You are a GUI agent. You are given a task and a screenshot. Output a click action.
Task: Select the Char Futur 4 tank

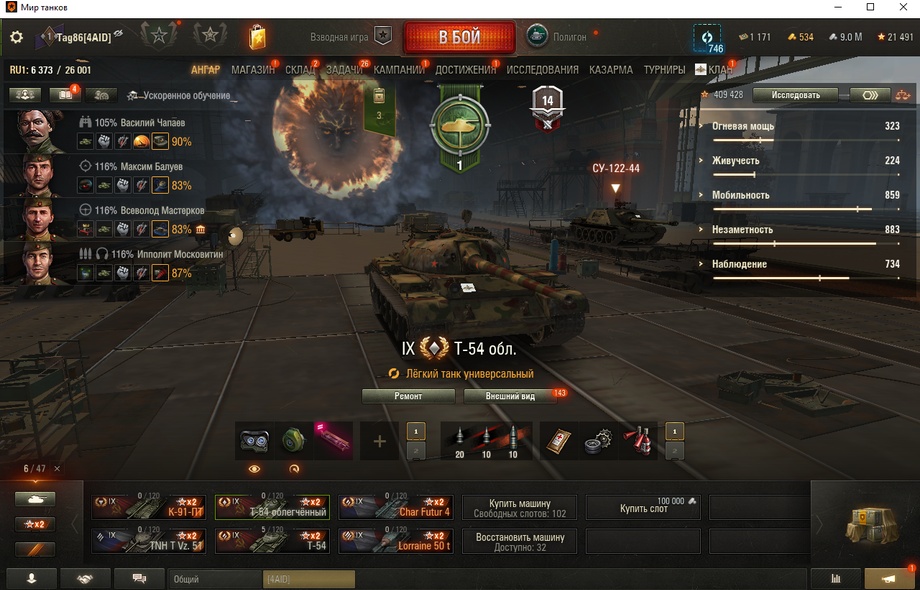(396, 507)
